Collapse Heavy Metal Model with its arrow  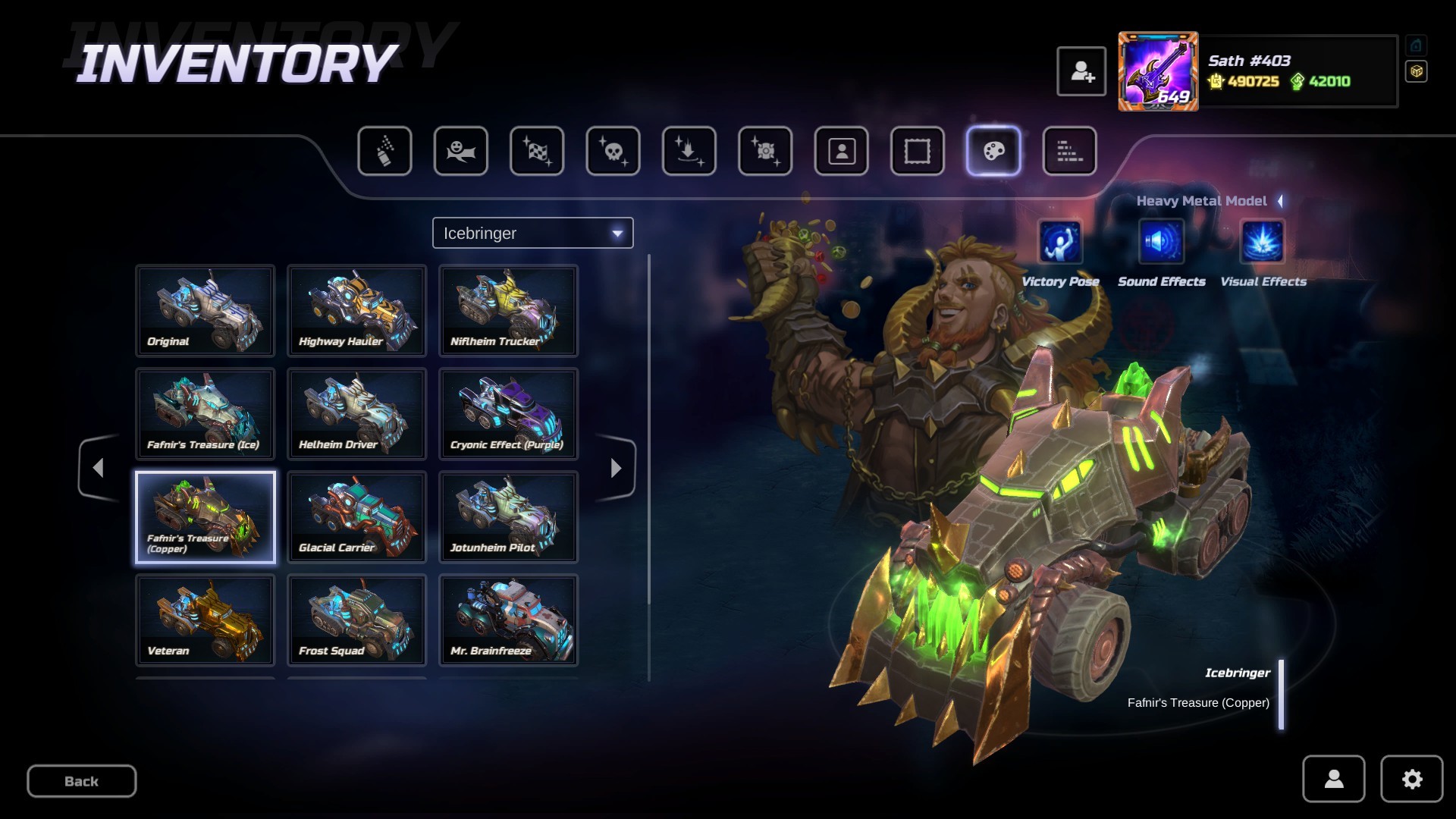(x=1280, y=201)
